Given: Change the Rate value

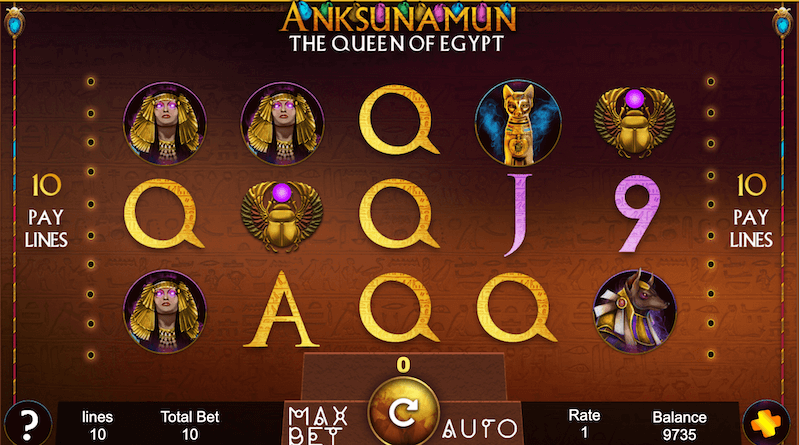Looking at the screenshot, I should coord(584,424).
